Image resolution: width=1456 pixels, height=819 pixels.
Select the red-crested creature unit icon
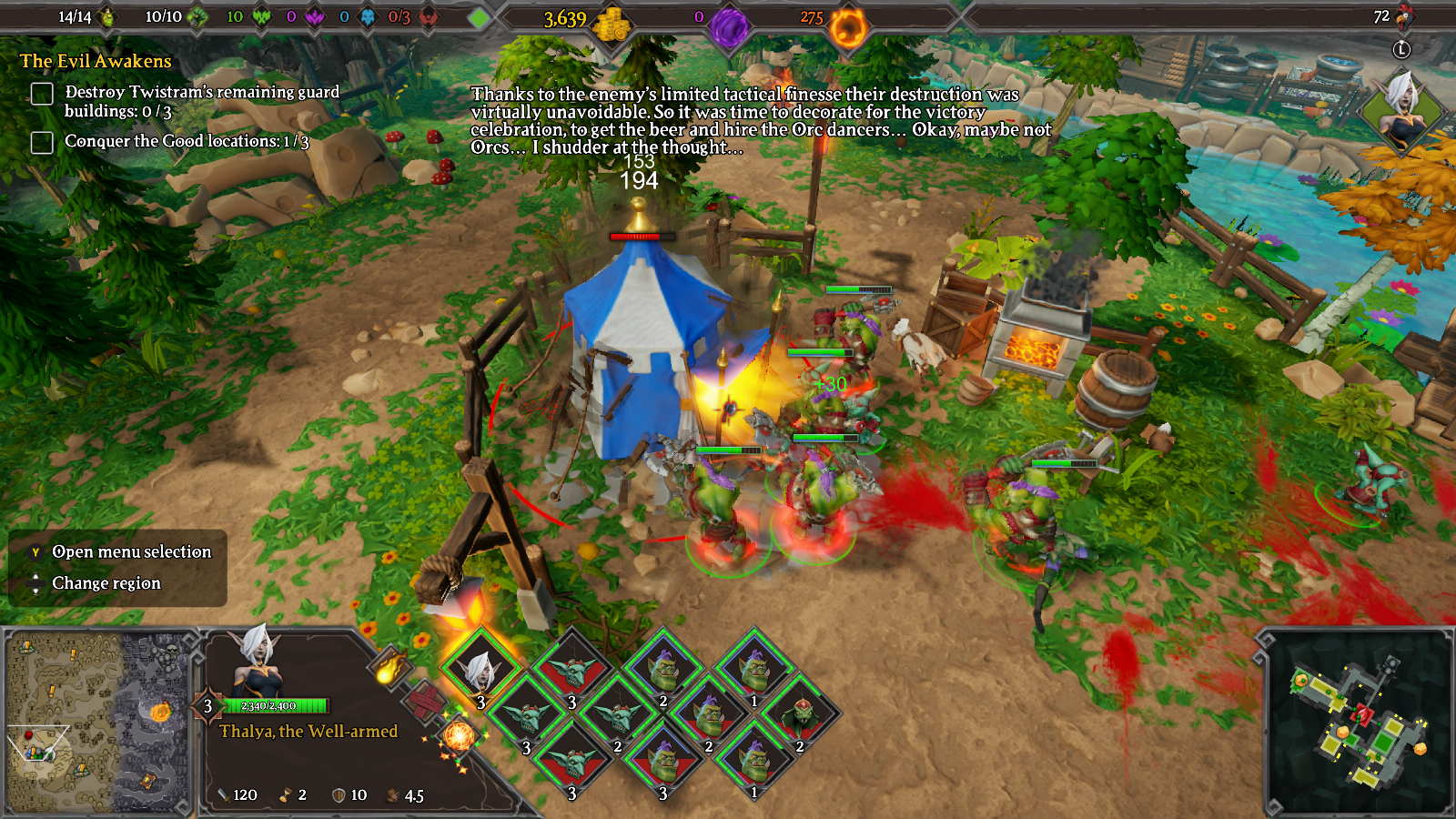tap(800, 715)
